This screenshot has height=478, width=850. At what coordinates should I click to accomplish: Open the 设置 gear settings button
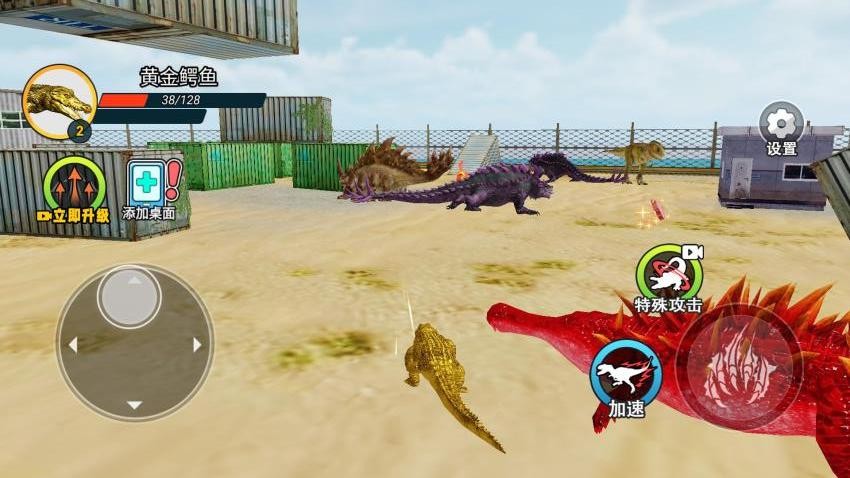[781, 124]
